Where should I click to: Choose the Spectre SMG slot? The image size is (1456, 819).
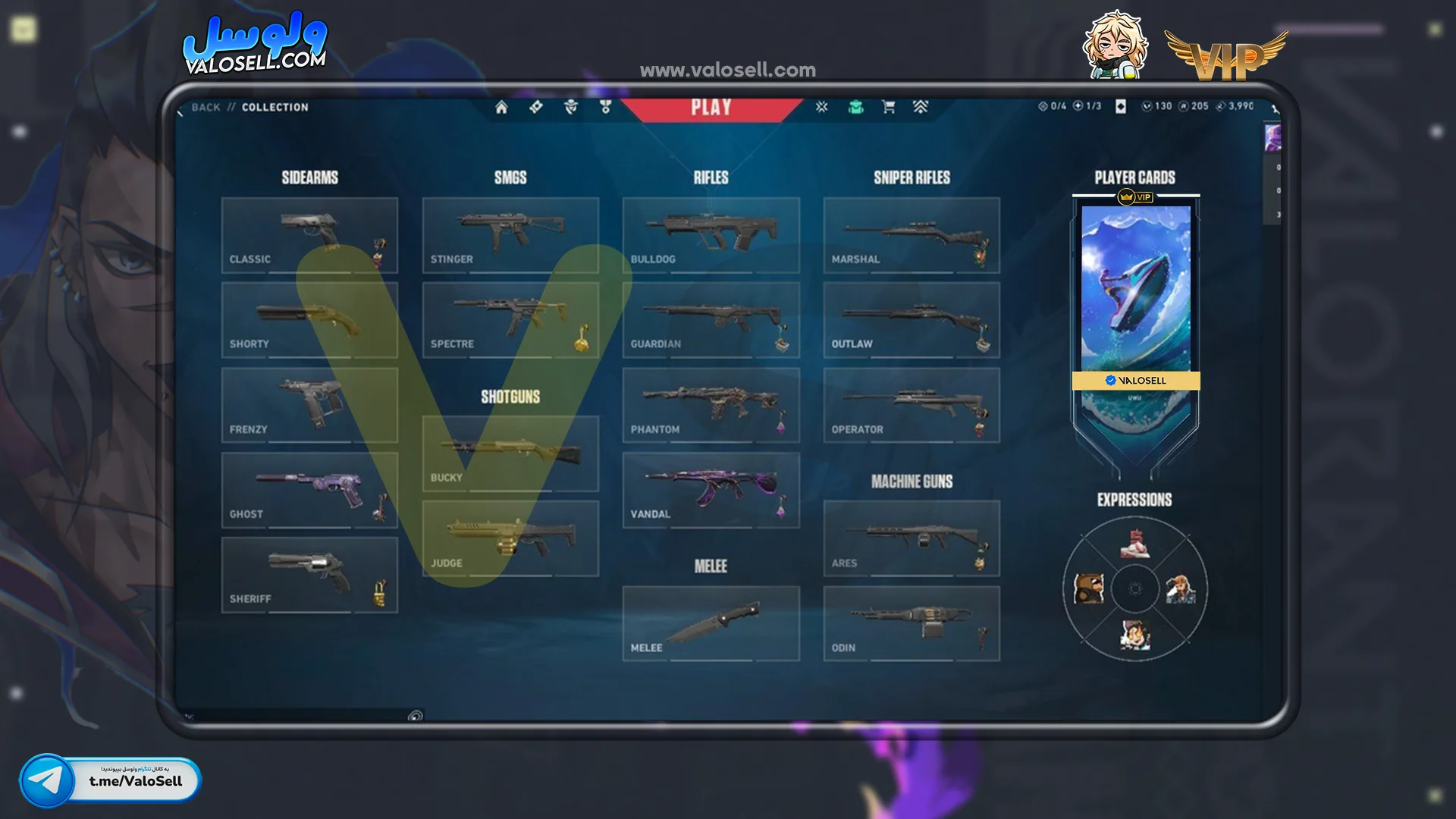tap(510, 320)
